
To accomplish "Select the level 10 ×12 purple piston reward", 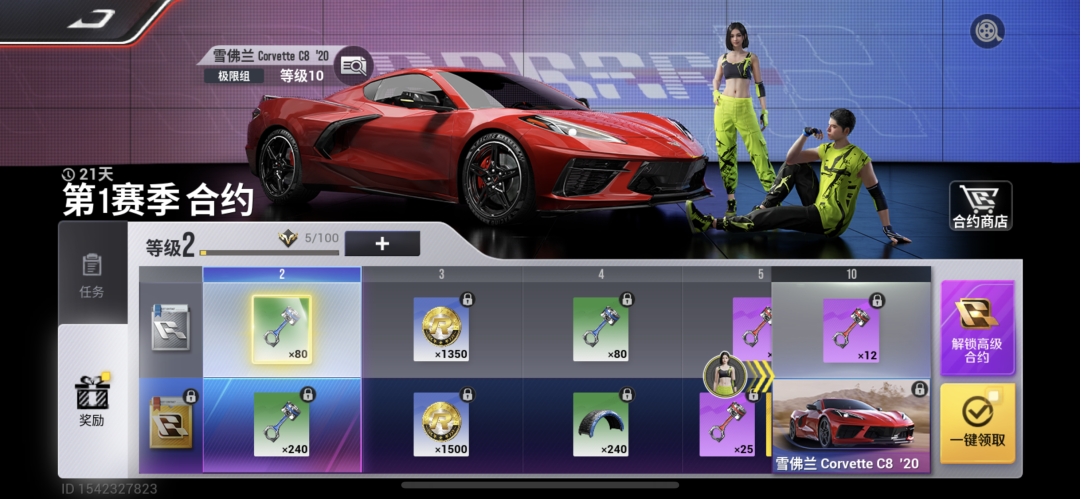I will (x=850, y=329).
